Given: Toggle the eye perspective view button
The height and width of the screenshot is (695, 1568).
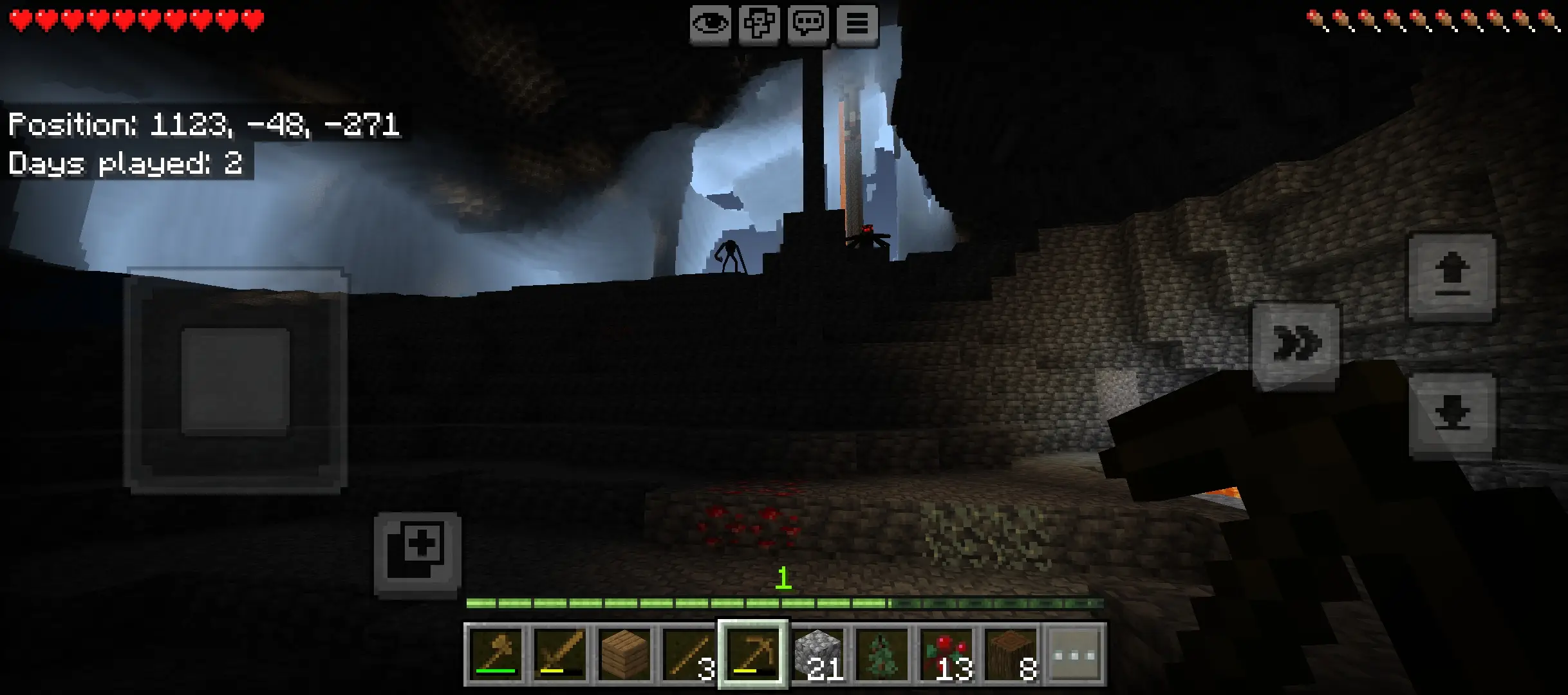Looking at the screenshot, I should pos(710,24).
